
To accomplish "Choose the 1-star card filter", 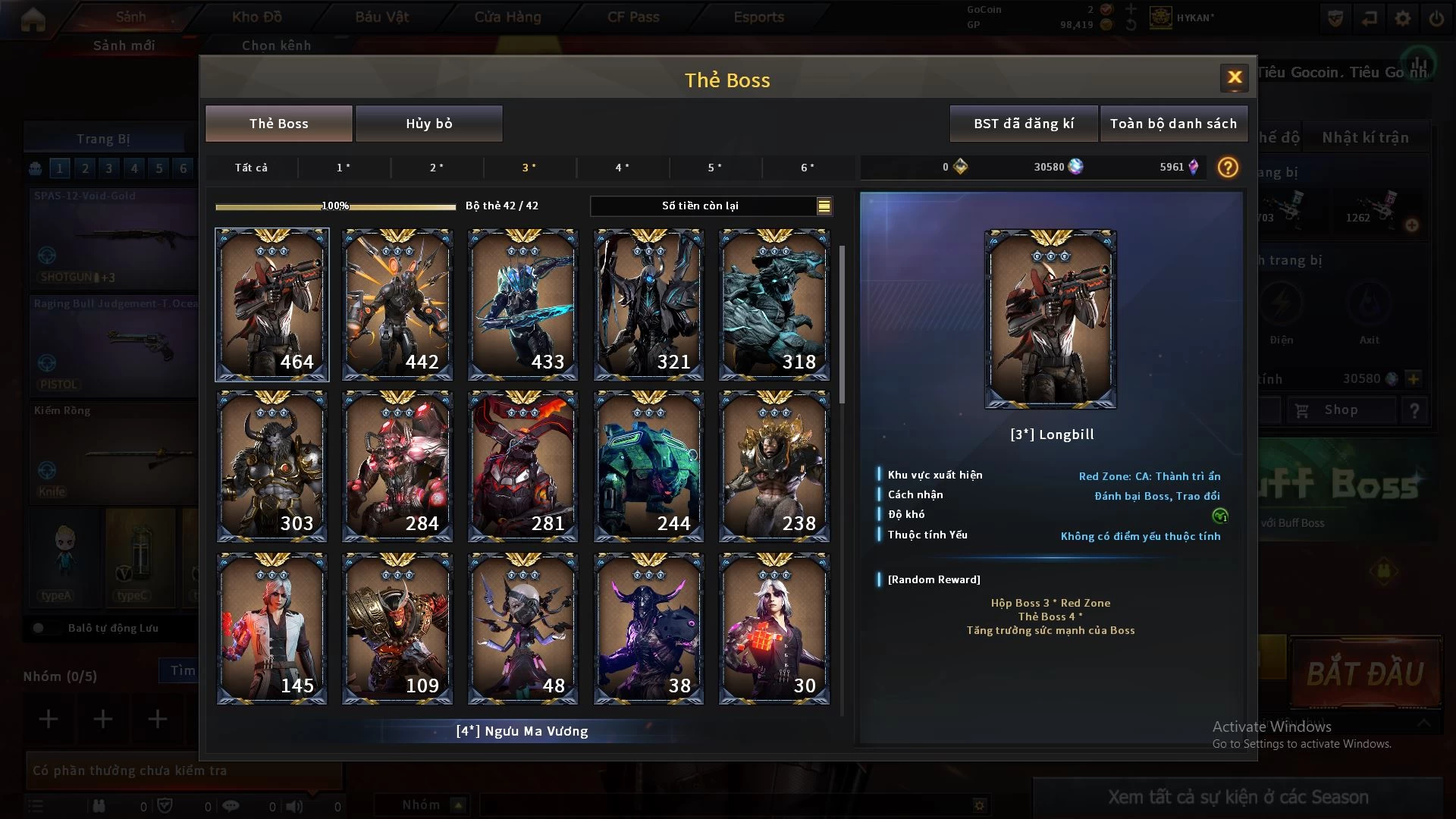I will coord(344,168).
